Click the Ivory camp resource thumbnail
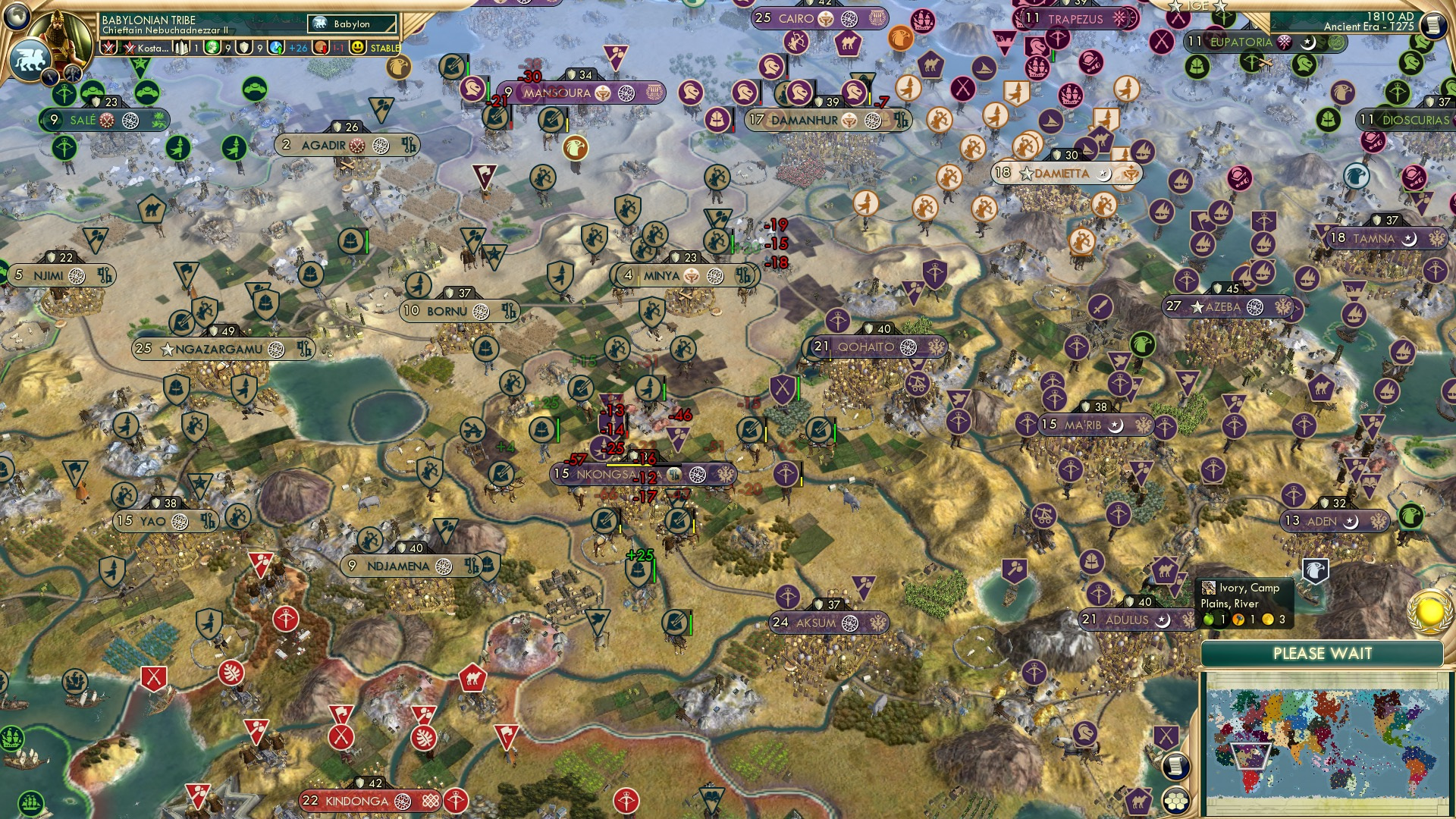 [1209, 588]
